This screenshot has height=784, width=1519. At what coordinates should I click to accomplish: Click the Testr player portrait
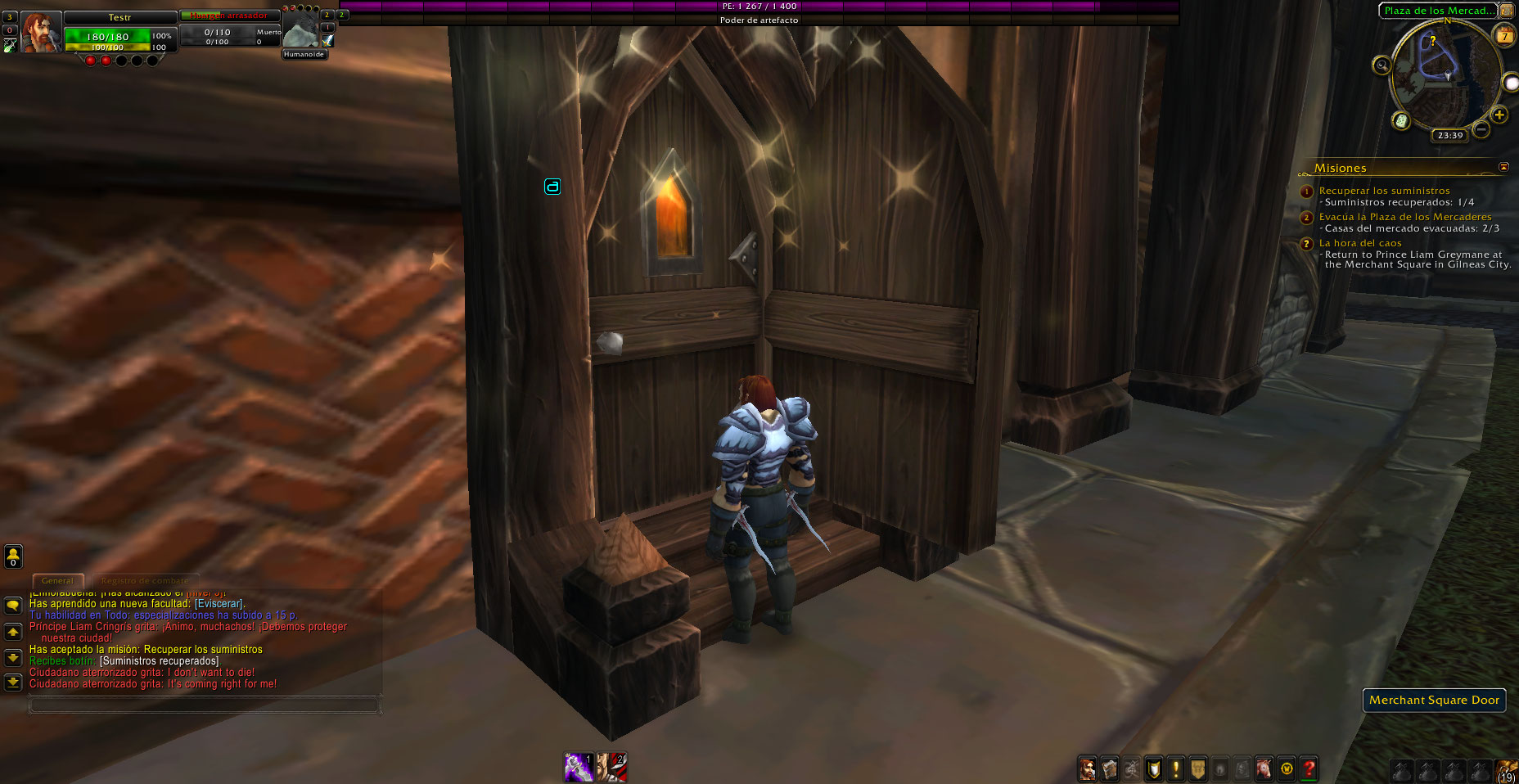(x=40, y=33)
